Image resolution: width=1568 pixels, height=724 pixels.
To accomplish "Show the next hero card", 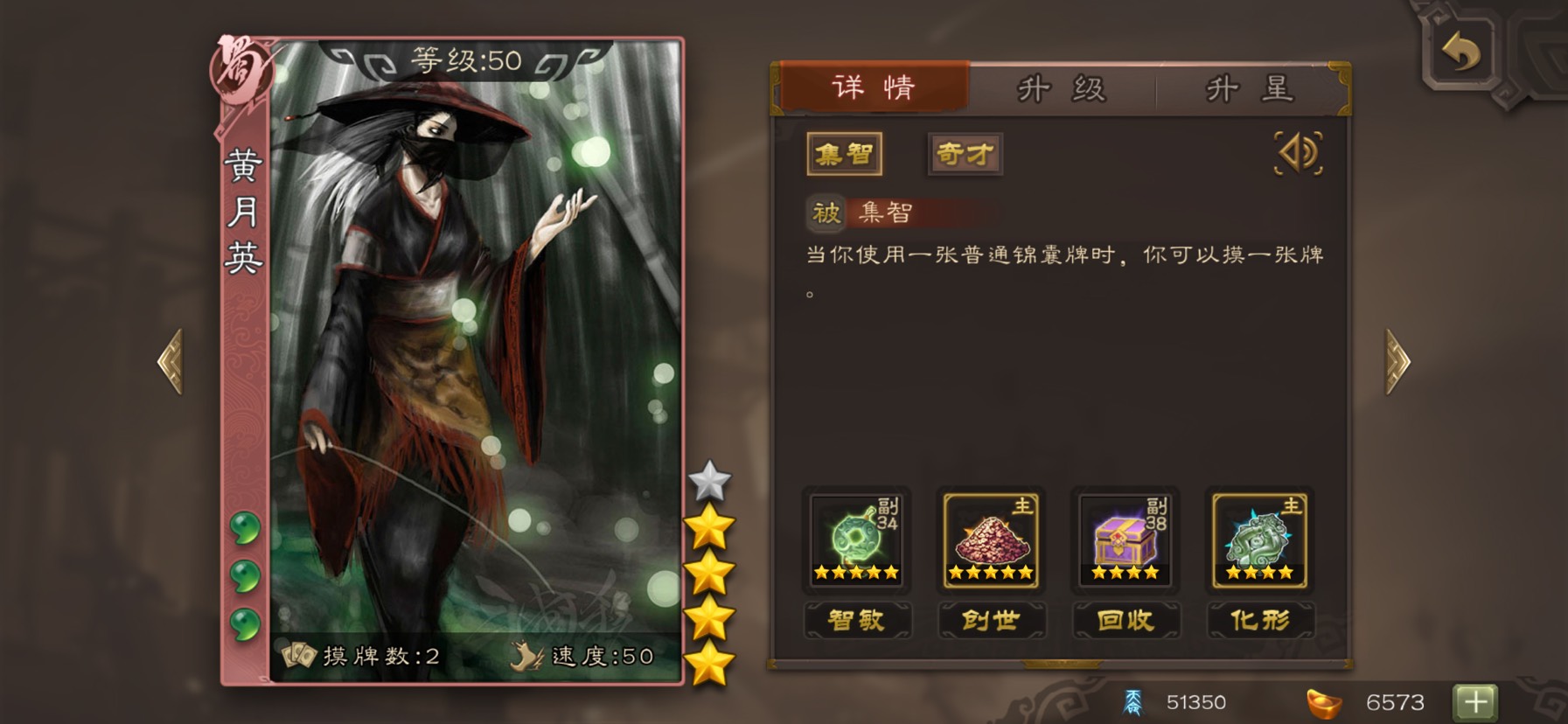I will (x=1397, y=361).
